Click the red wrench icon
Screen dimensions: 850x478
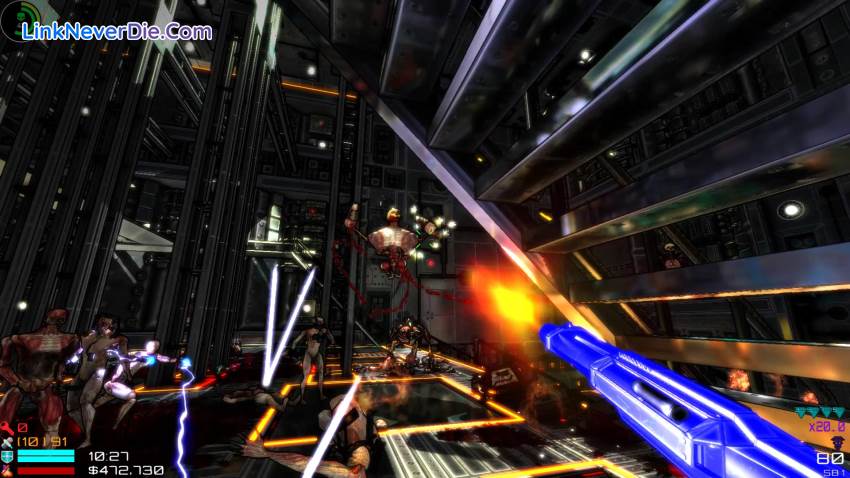point(7,428)
